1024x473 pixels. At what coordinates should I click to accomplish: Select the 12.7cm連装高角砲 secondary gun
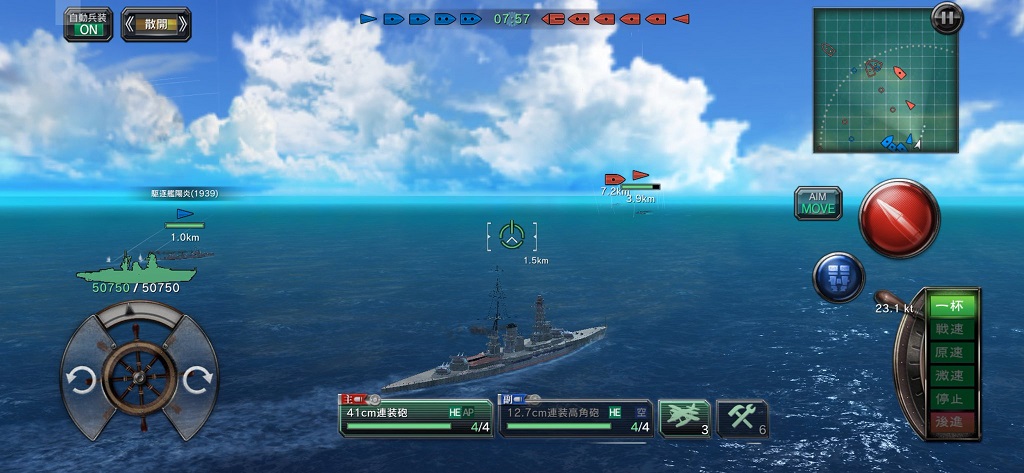[576, 418]
